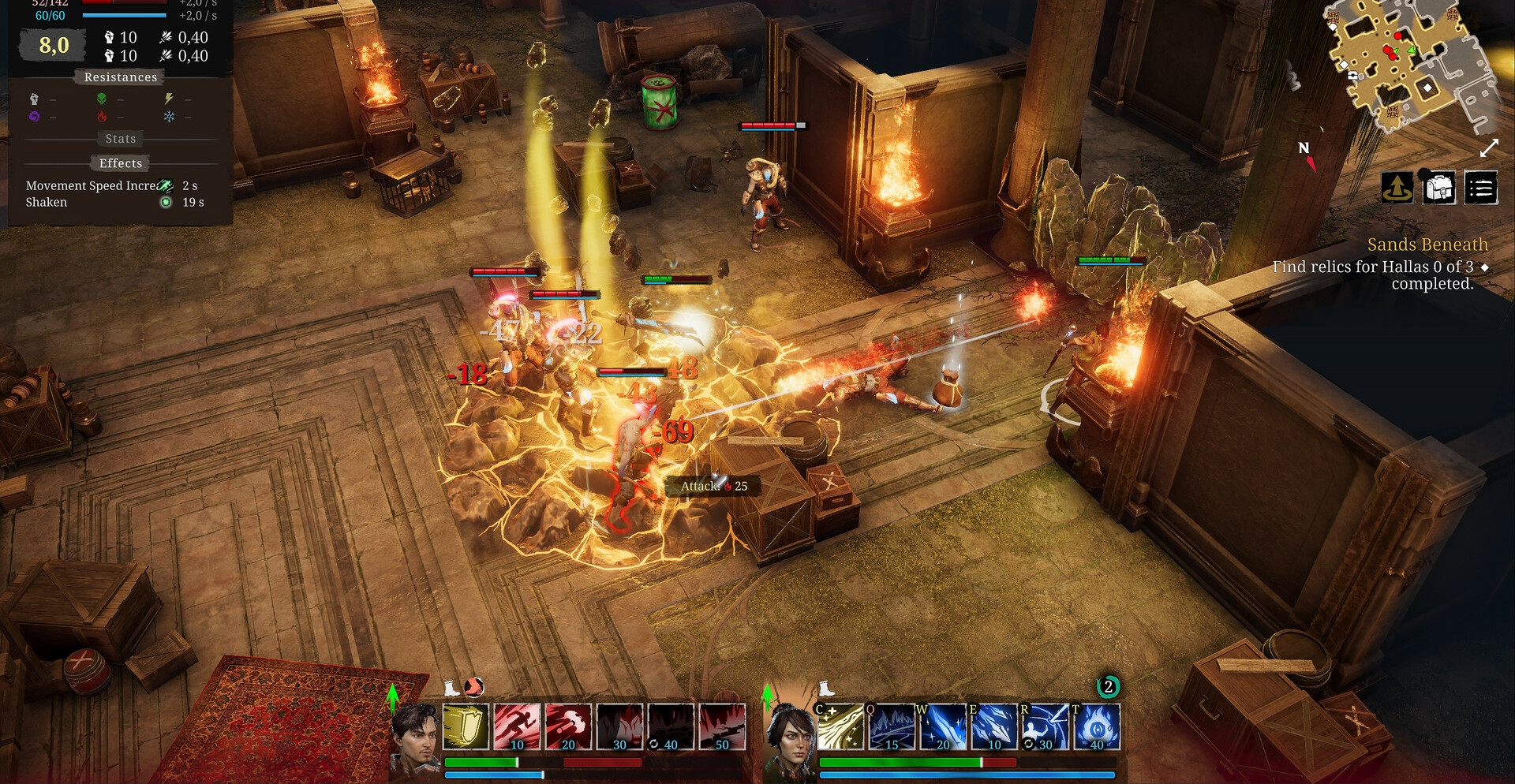Cast the T blue flame spell
Viewport: 1515px width, 784px height.
point(1097,726)
